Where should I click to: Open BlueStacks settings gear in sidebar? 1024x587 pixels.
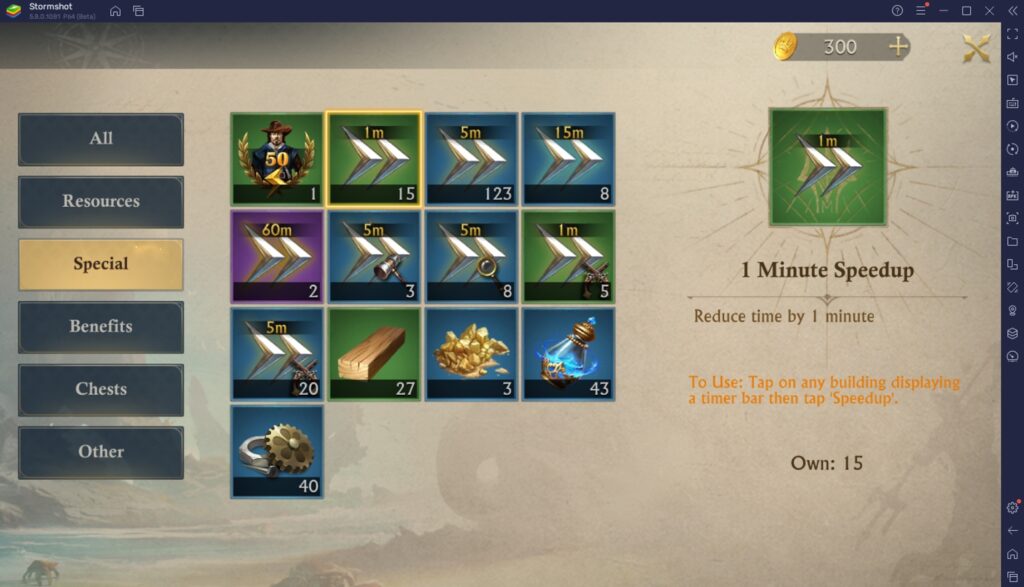(x=1012, y=507)
